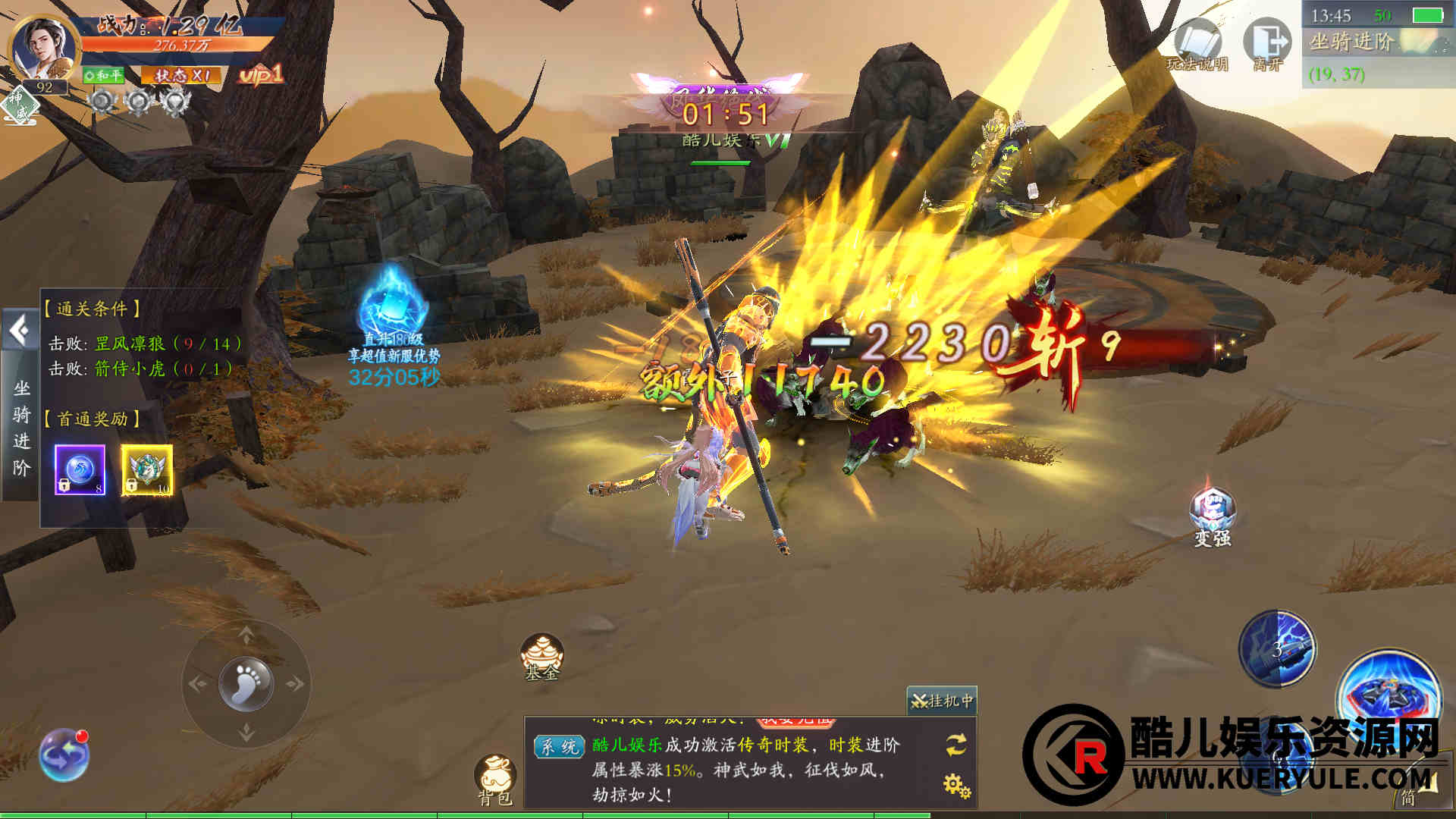Switch chat channel with the yellow arrows
Screen dimensions: 1456x819
[x=956, y=745]
